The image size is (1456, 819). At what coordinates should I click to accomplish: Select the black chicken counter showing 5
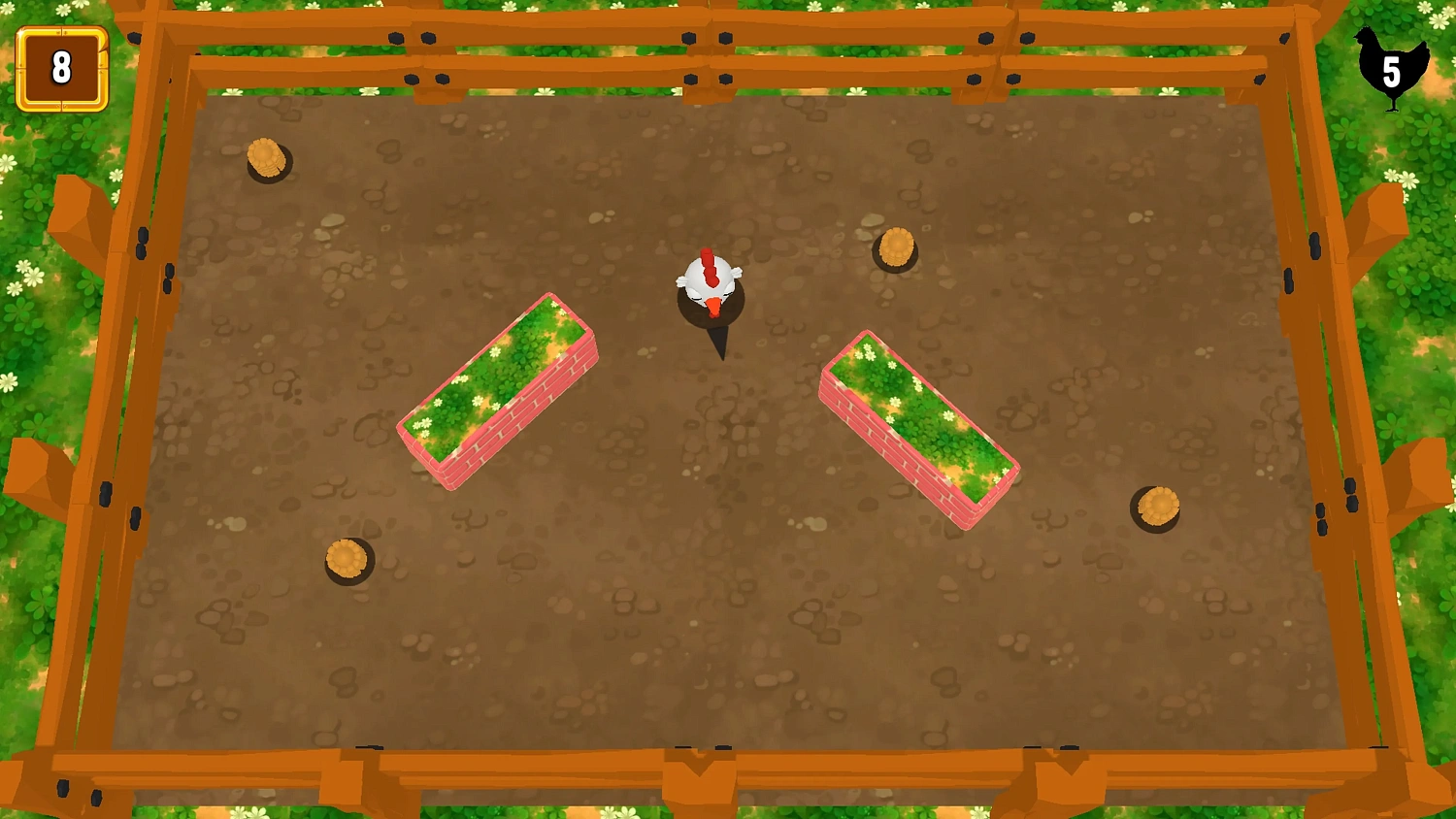(x=1390, y=68)
